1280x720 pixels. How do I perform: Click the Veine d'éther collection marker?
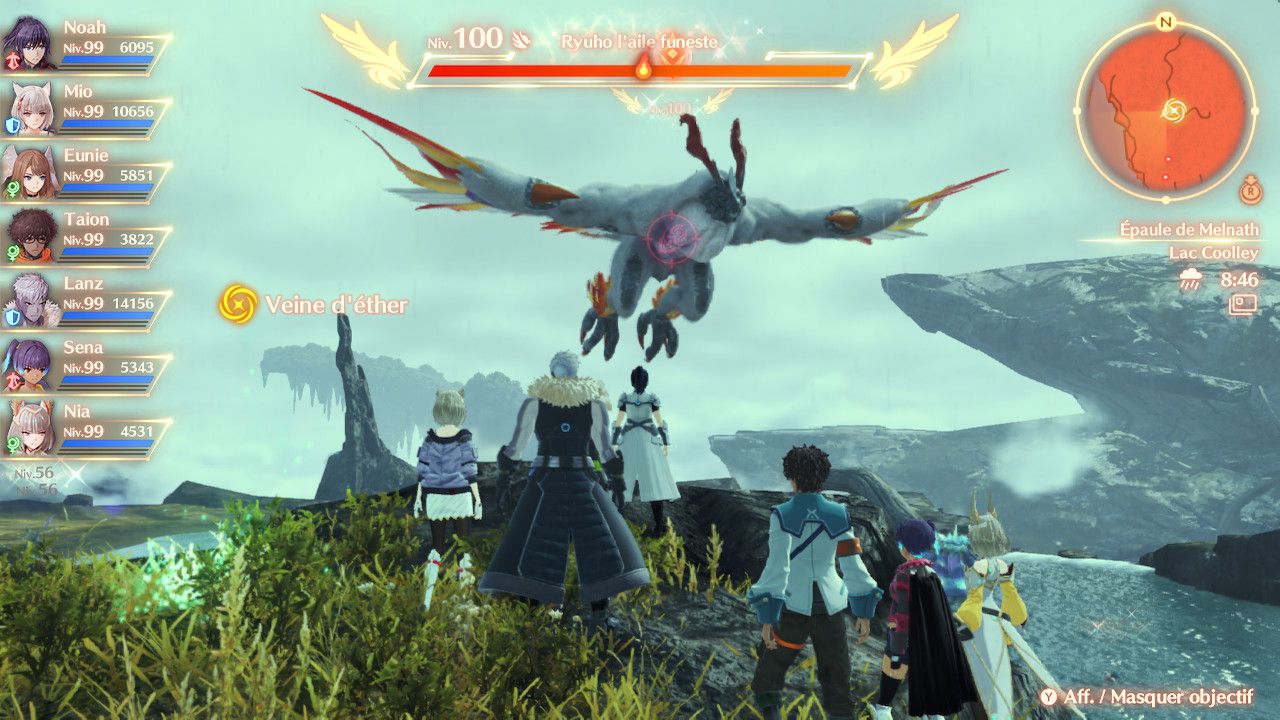[238, 304]
